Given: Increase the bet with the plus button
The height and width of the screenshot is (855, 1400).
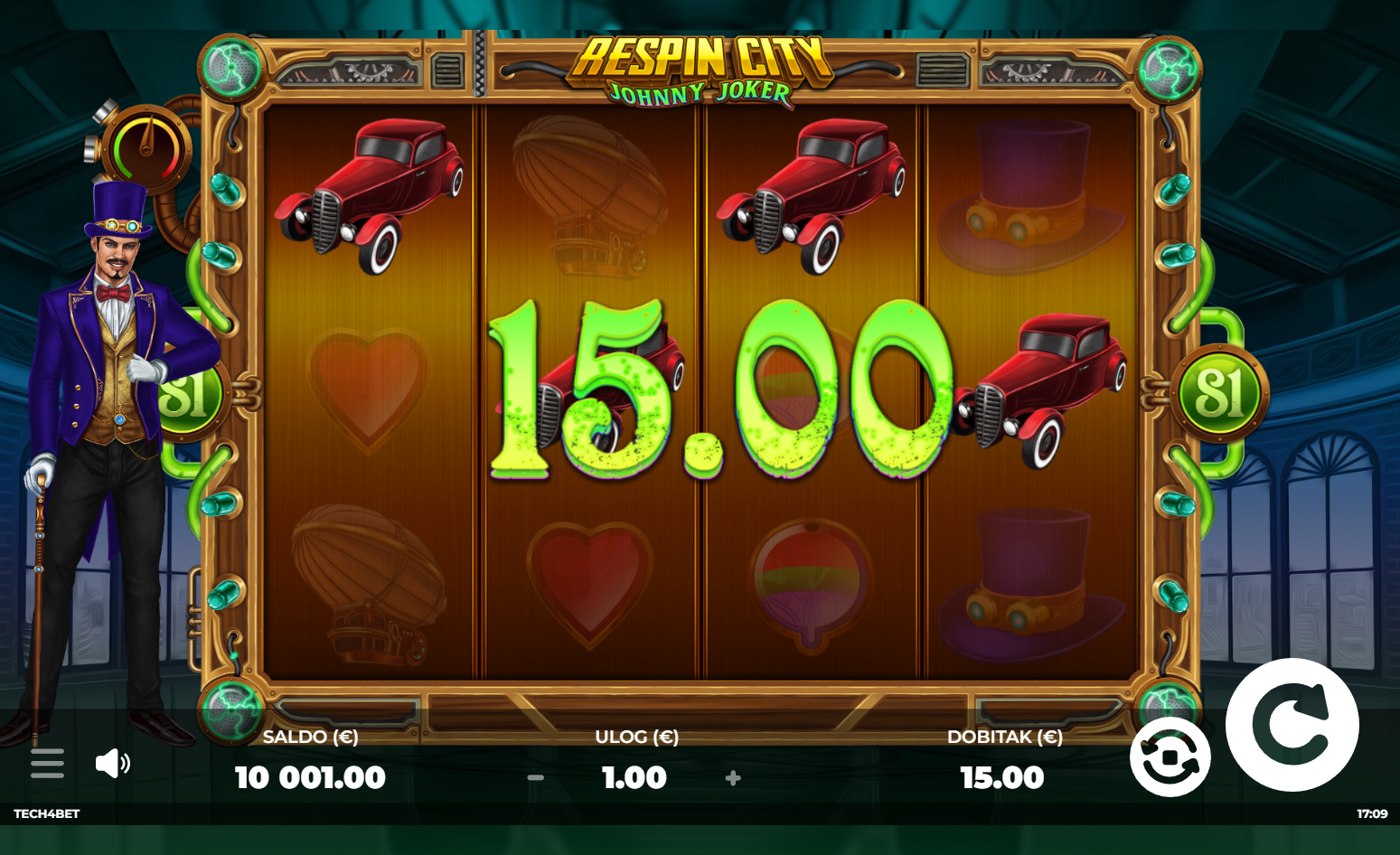Looking at the screenshot, I should pos(733,777).
